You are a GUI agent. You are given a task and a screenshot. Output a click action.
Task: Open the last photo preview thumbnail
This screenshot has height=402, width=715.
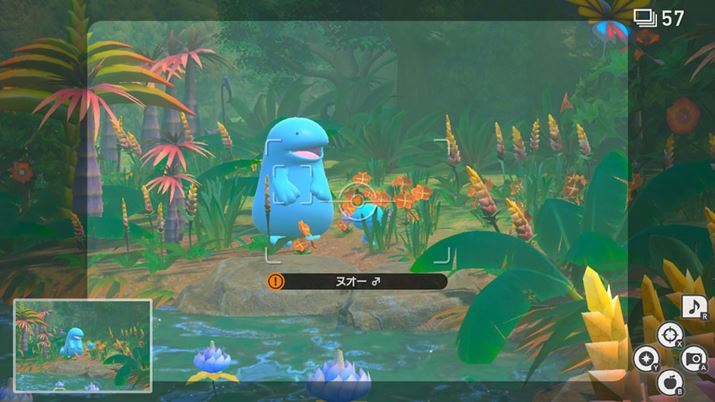(83, 345)
